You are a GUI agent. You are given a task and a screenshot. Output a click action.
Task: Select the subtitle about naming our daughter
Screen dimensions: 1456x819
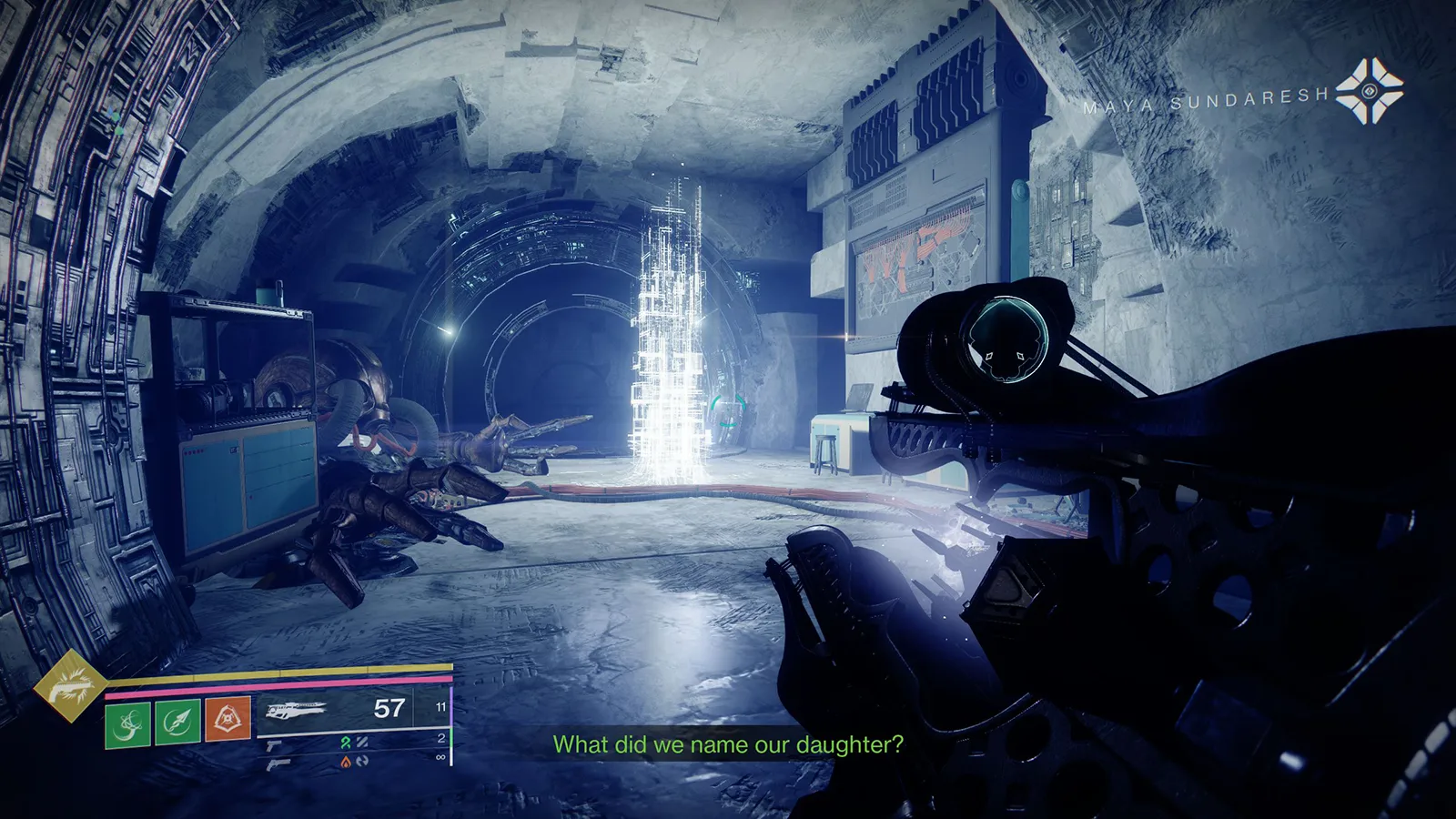click(727, 746)
